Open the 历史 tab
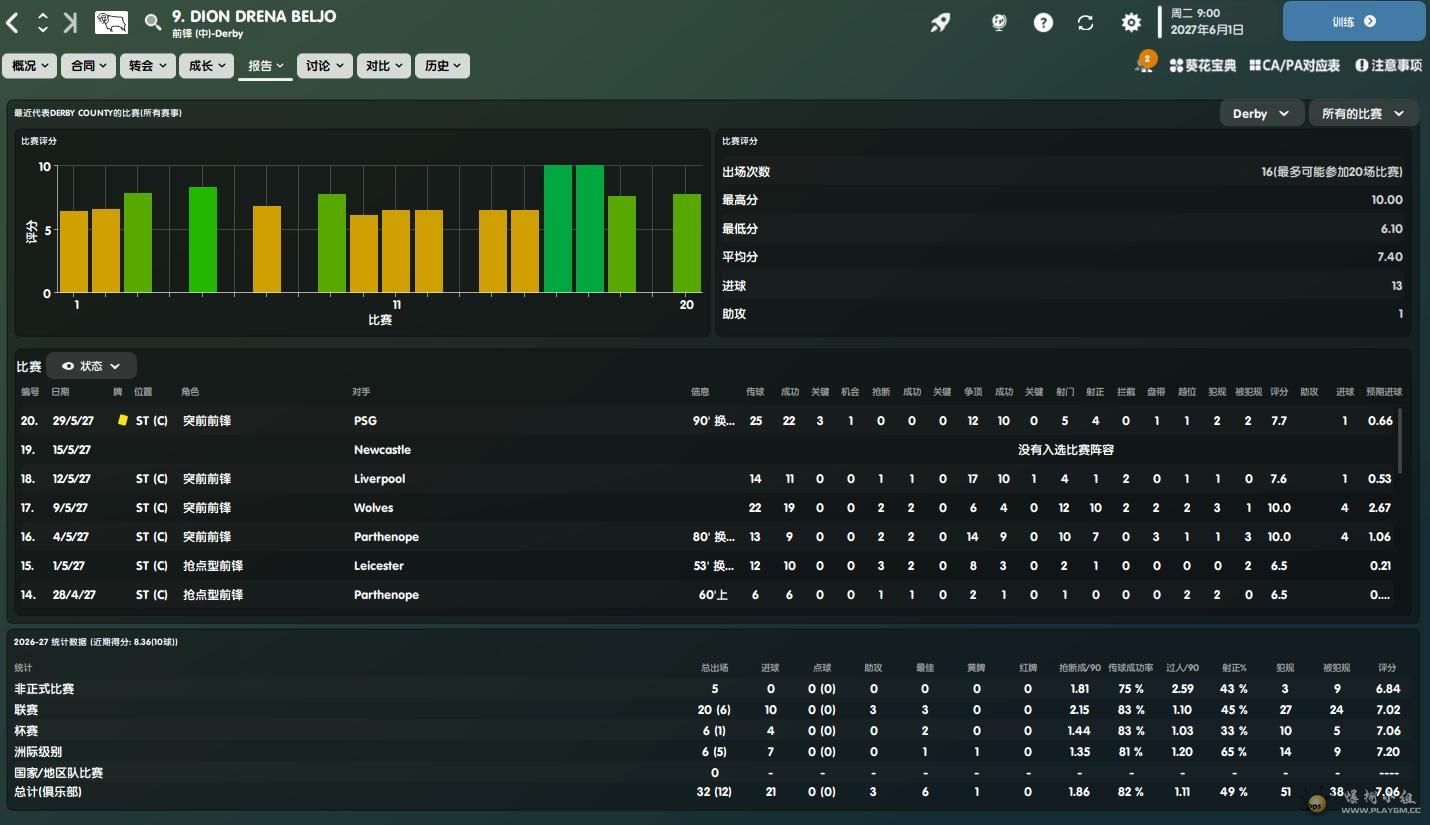The height and width of the screenshot is (825, 1430). tap(442, 66)
